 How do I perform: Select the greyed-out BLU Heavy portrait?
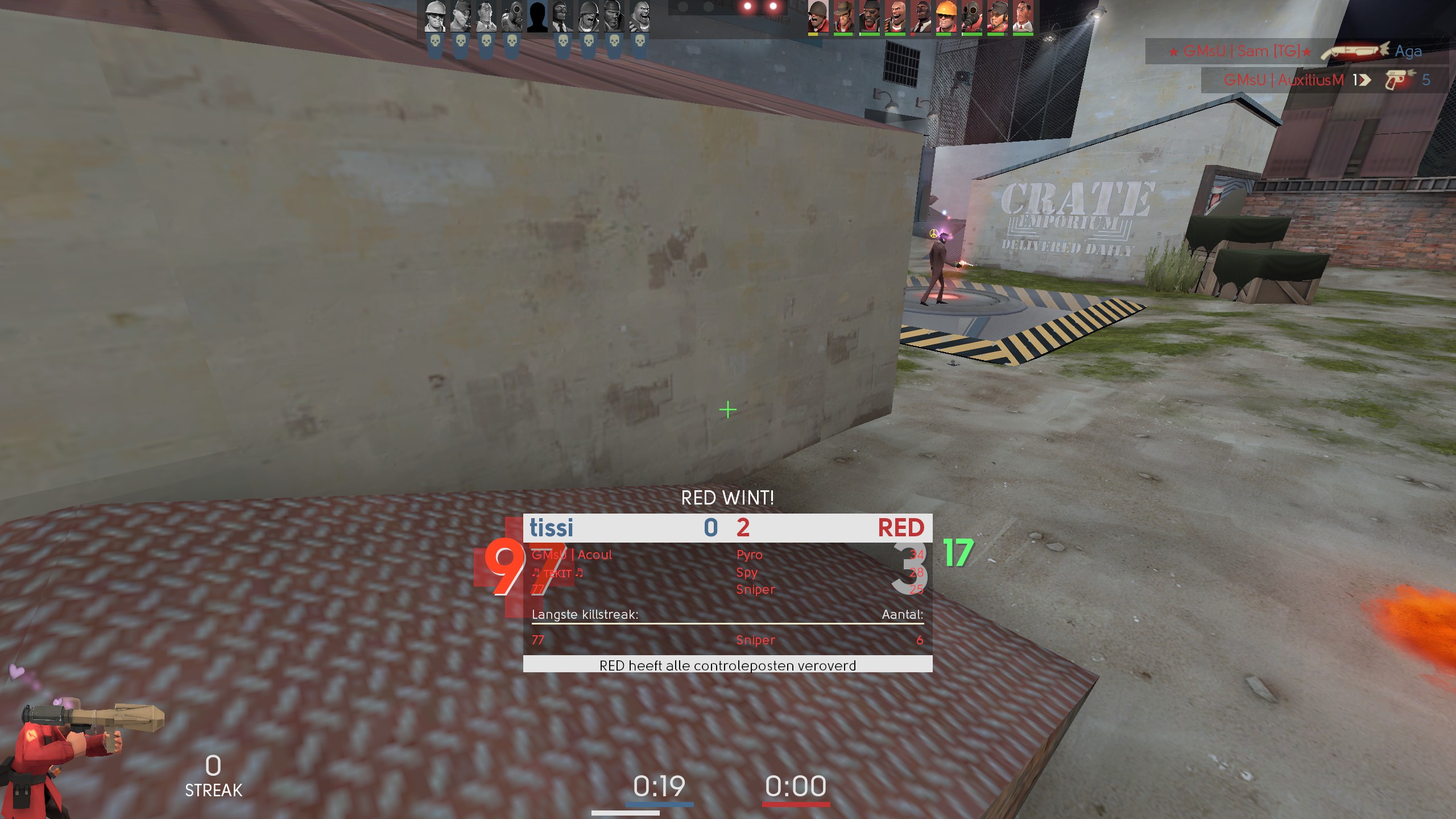pyautogui.click(x=640, y=17)
